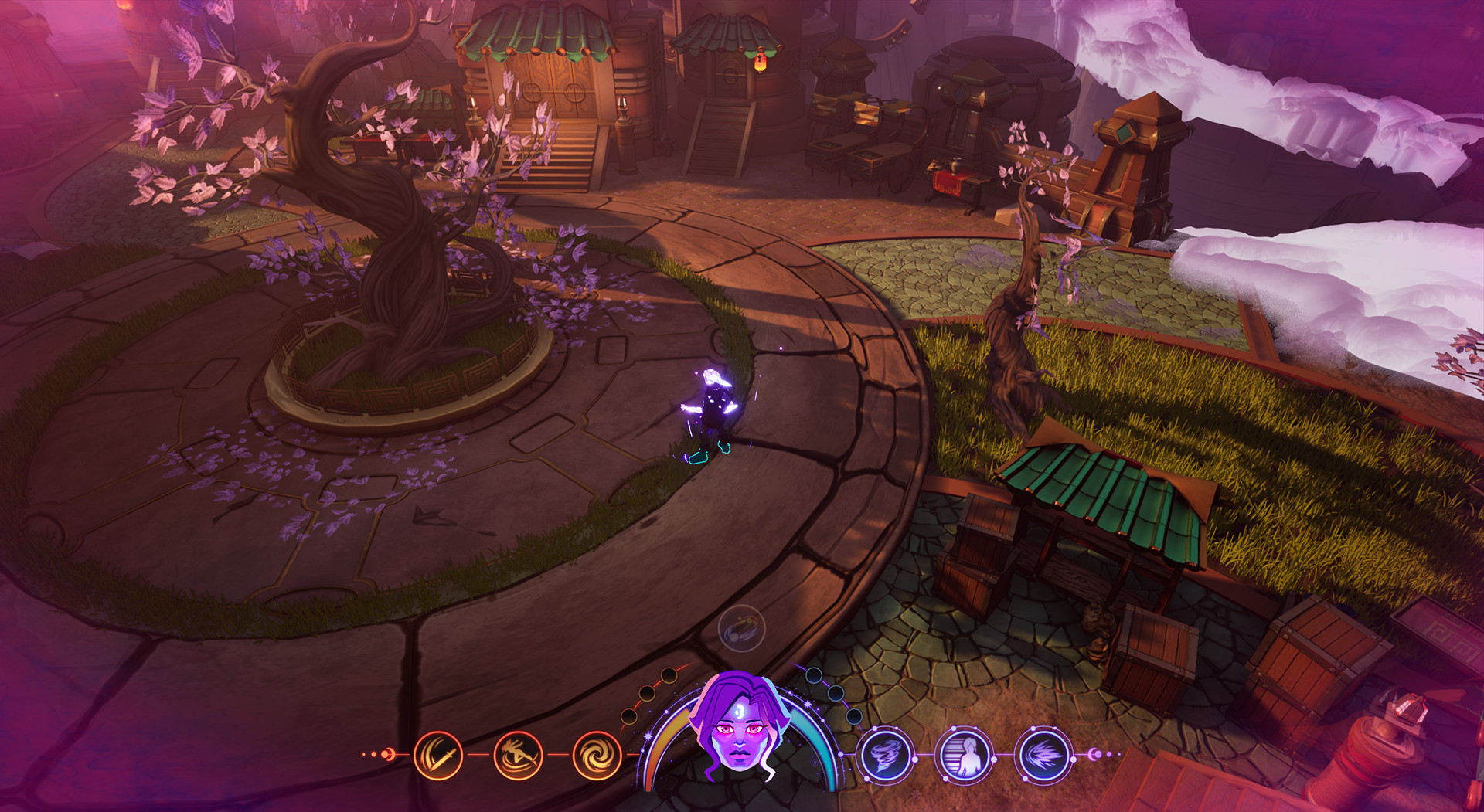Click the crescent moon on the portrait's forehead
The image size is (1484, 812).
click(x=741, y=712)
